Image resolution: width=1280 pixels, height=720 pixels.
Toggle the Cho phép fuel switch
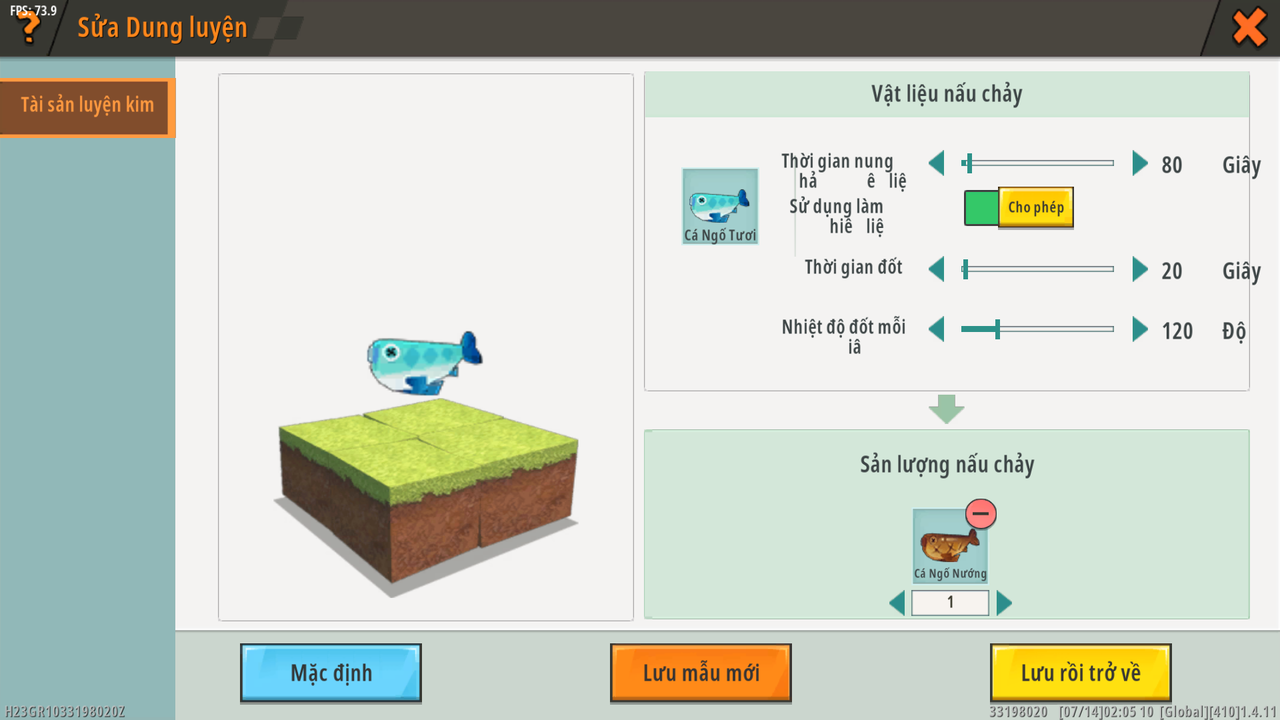tap(1018, 208)
